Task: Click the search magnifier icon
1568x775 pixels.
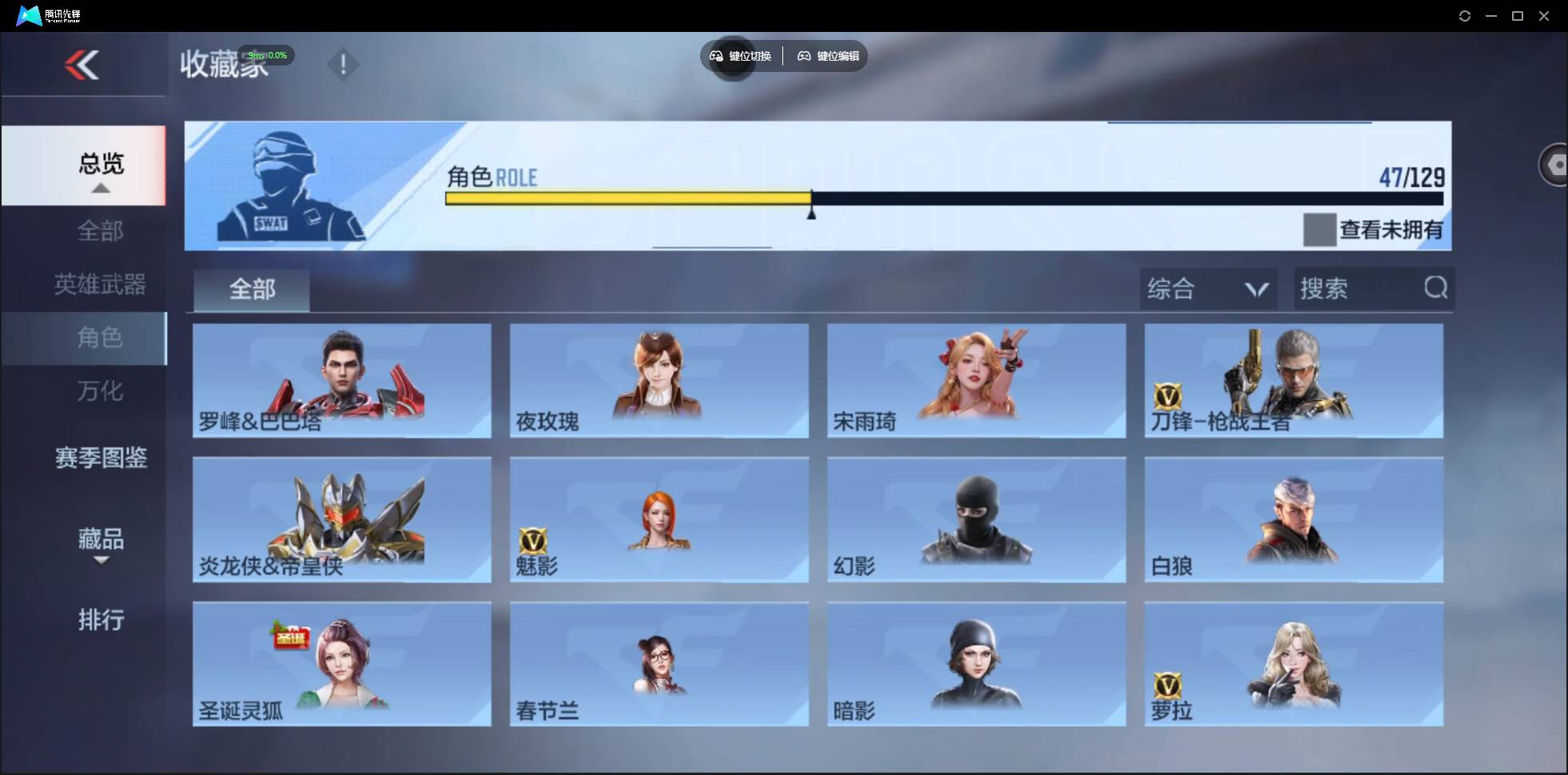Action: [1436, 288]
